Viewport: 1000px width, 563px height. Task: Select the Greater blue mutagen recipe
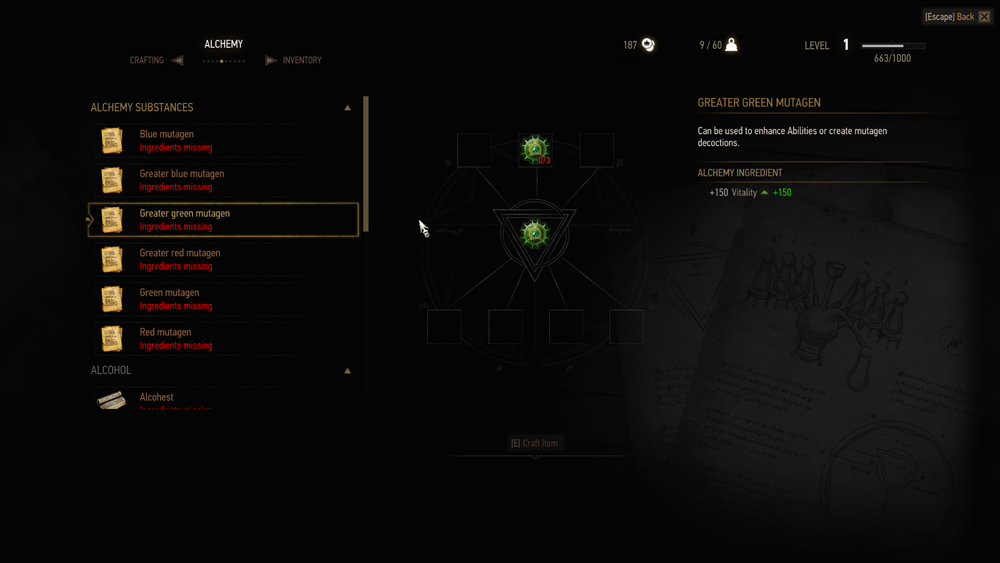(222, 180)
